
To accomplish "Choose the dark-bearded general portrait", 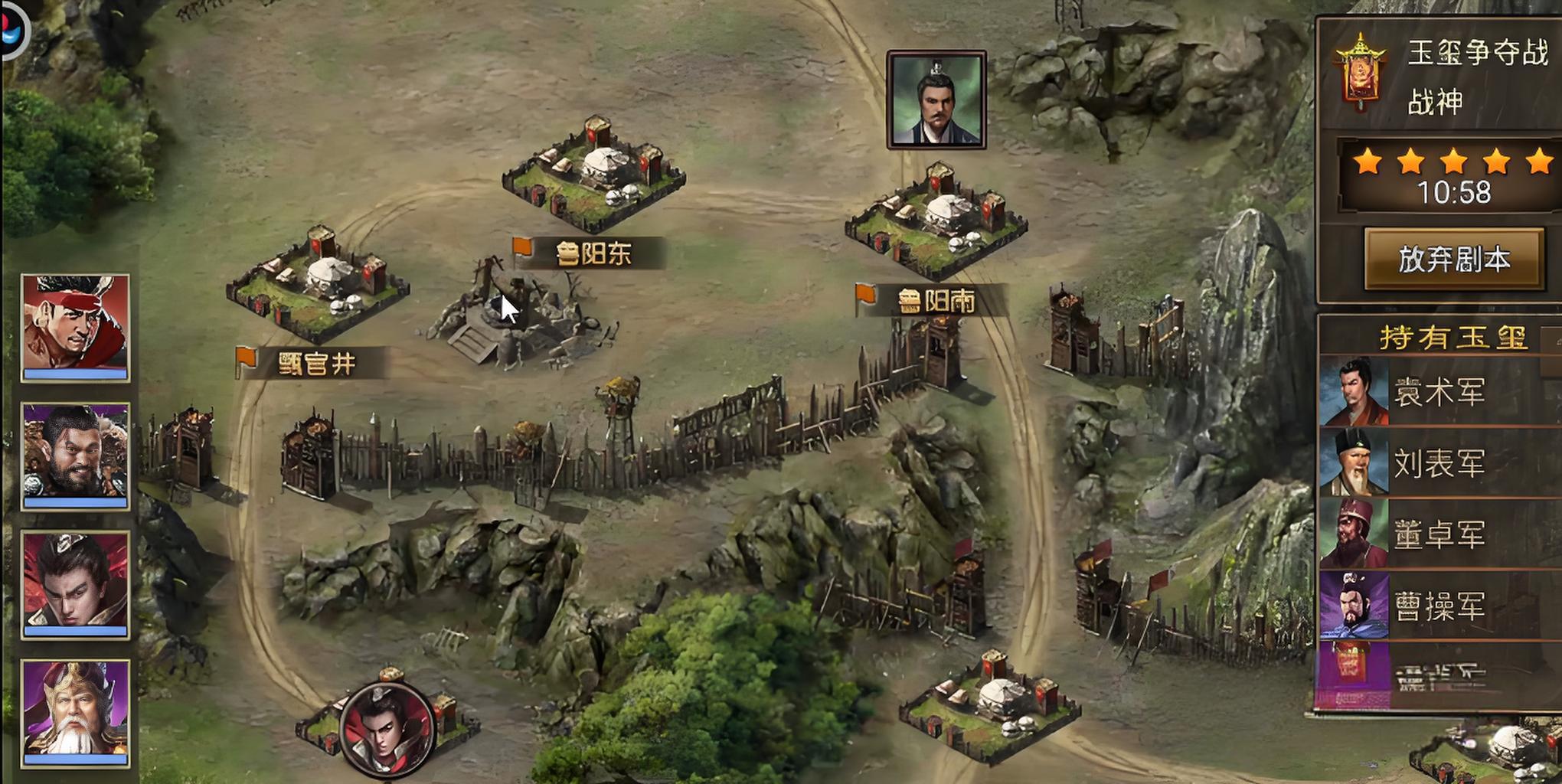I will pos(75,456).
